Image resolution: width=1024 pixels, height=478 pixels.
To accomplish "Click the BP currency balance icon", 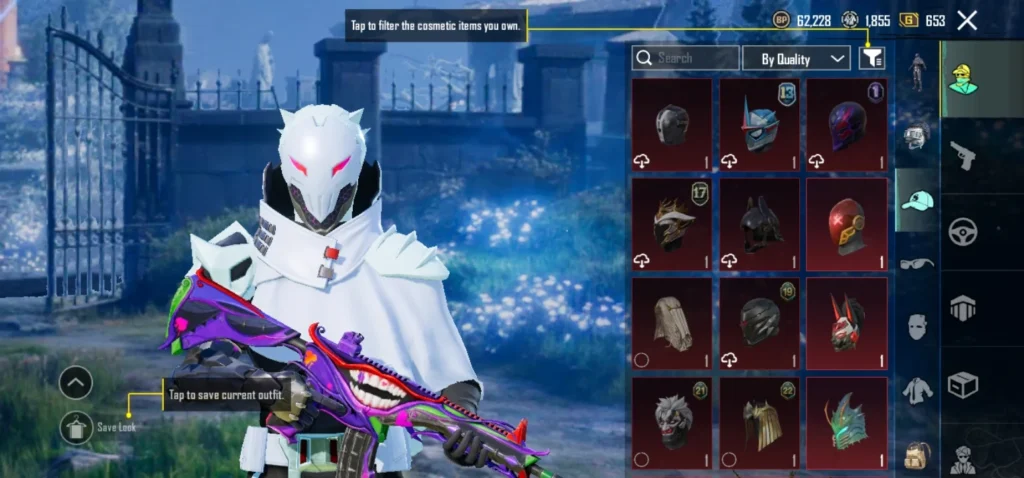I will 782,20.
